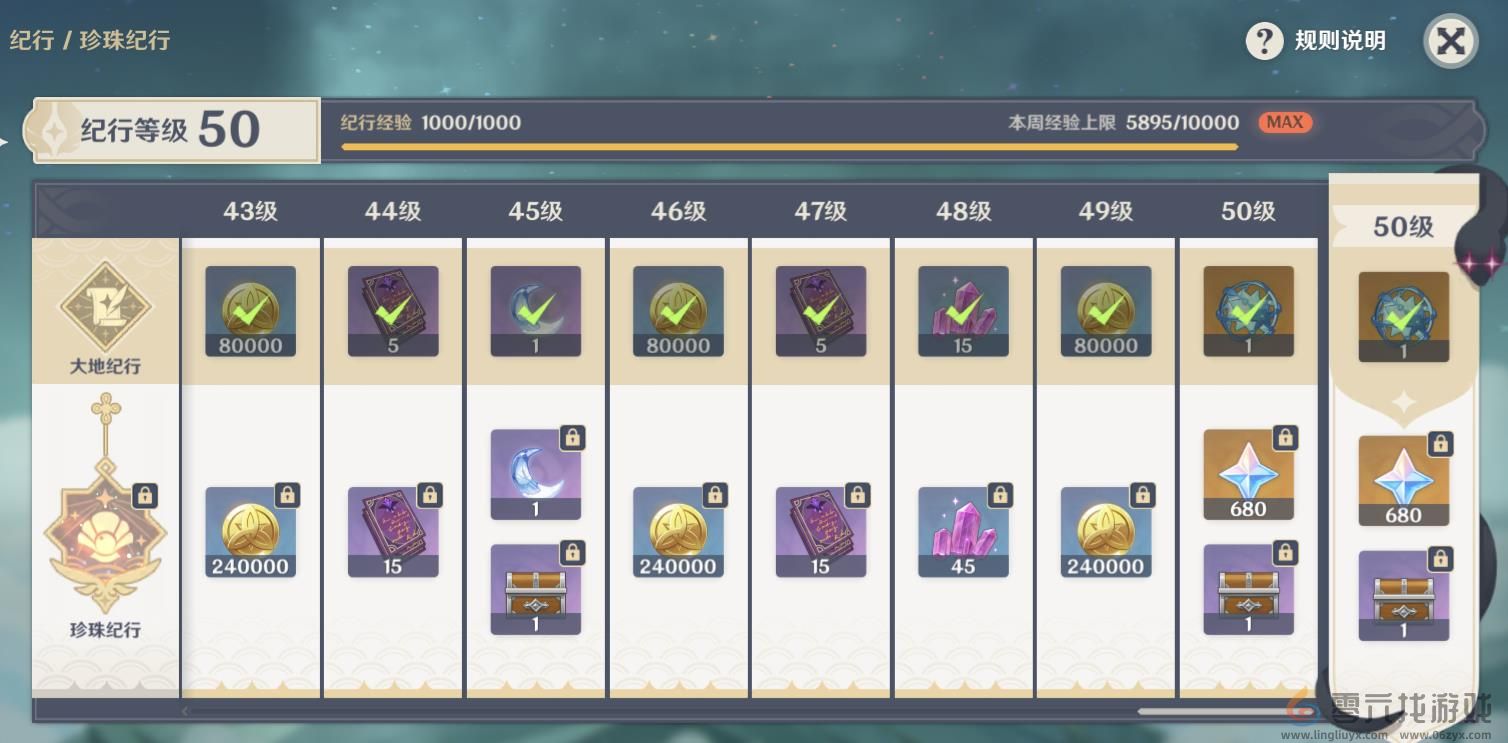This screenshot has height=743, width=1508.
Task: Select the 680 Primogems in the 50级 column
Action: pyautogui.click(x=1248, y=475)
